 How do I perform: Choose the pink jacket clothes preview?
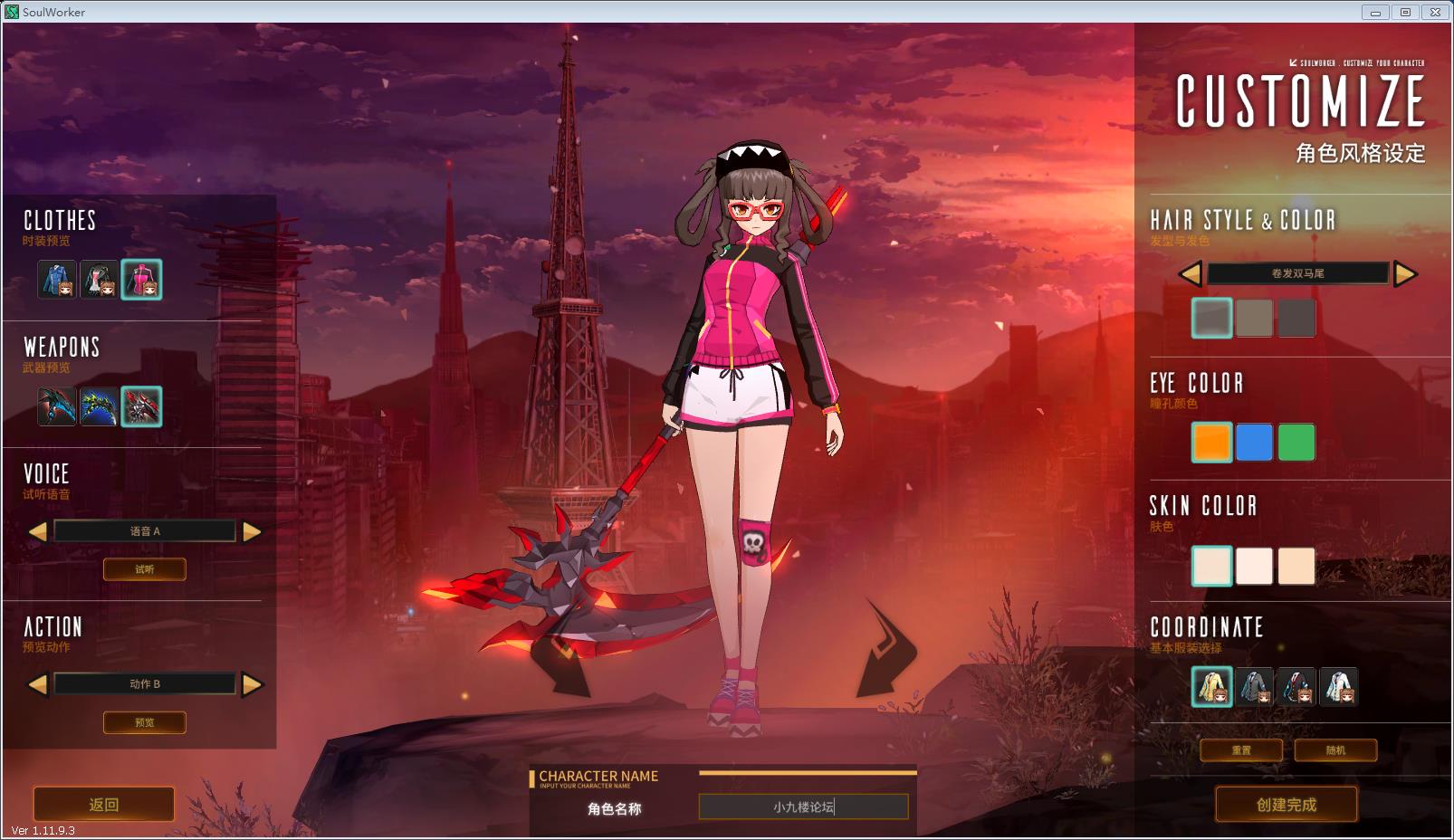pos(141,280)
